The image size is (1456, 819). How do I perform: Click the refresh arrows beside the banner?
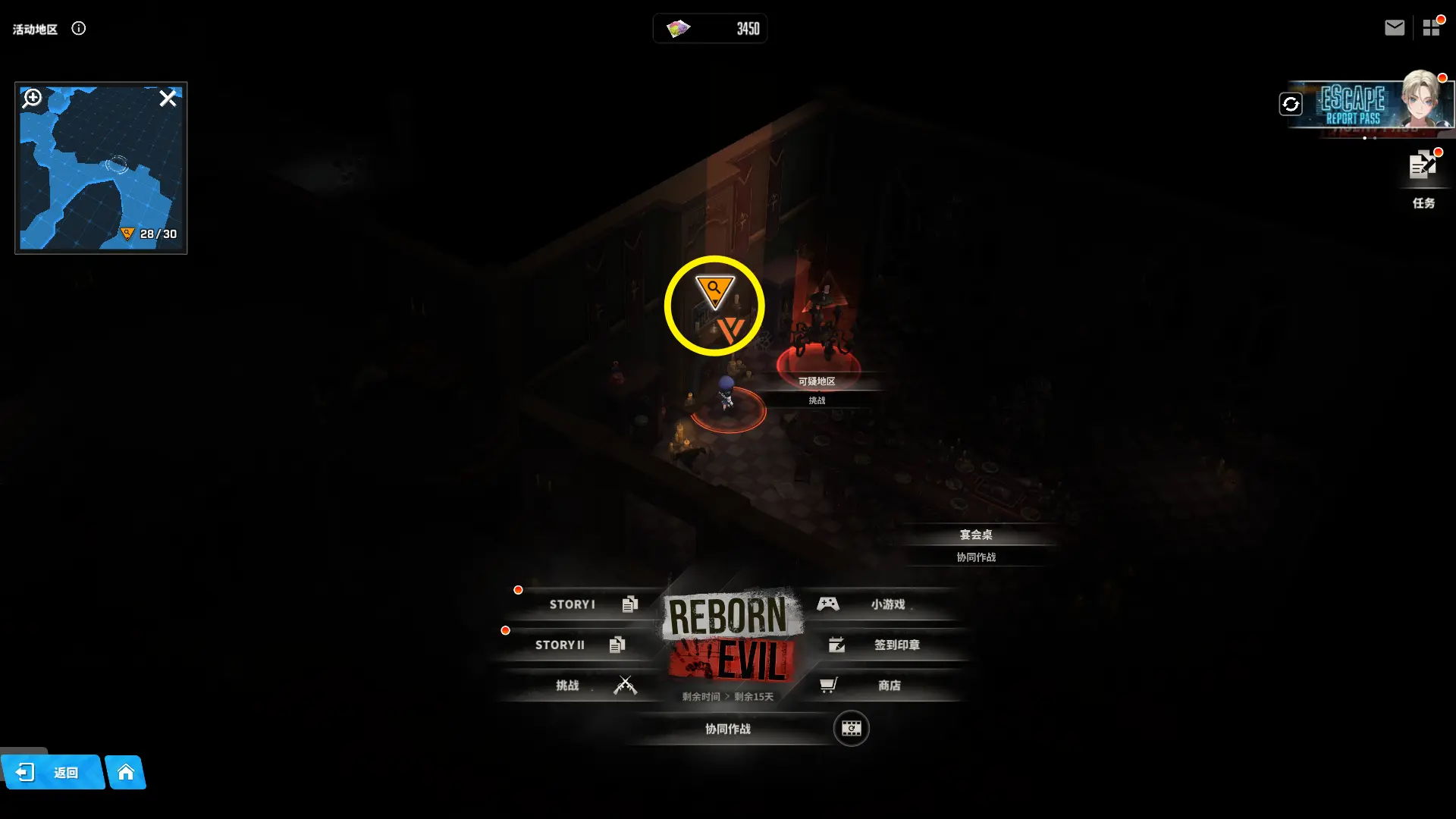pyautogui.click(x=1291, y=104)
